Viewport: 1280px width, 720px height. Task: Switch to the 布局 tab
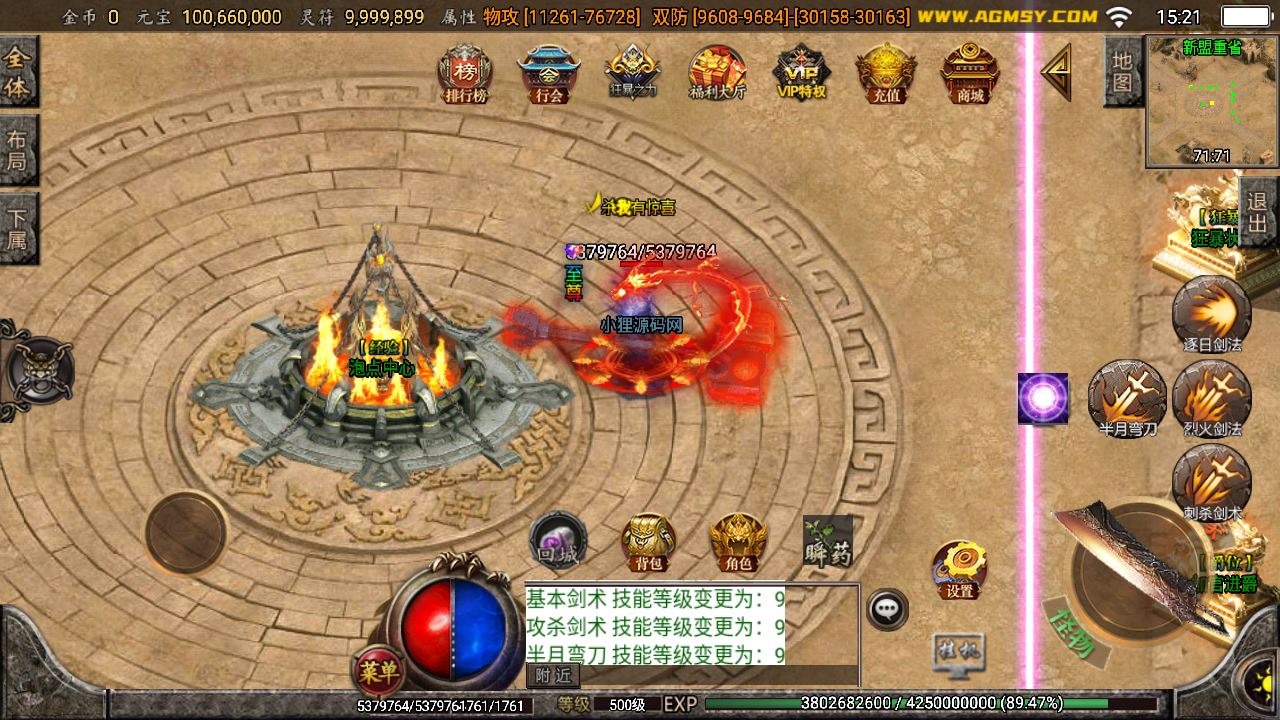tap(17, 150)
